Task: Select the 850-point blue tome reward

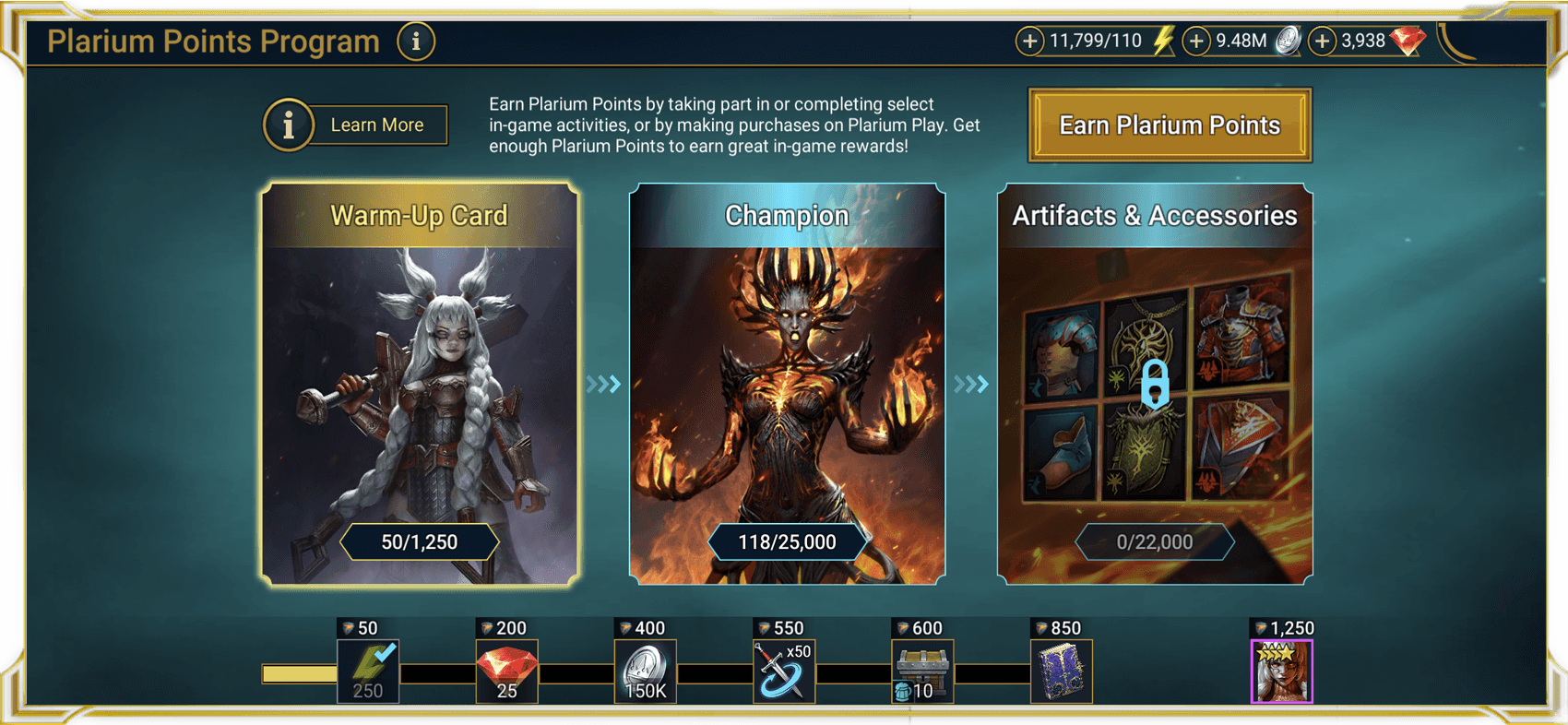Action: pos(1062,671)
